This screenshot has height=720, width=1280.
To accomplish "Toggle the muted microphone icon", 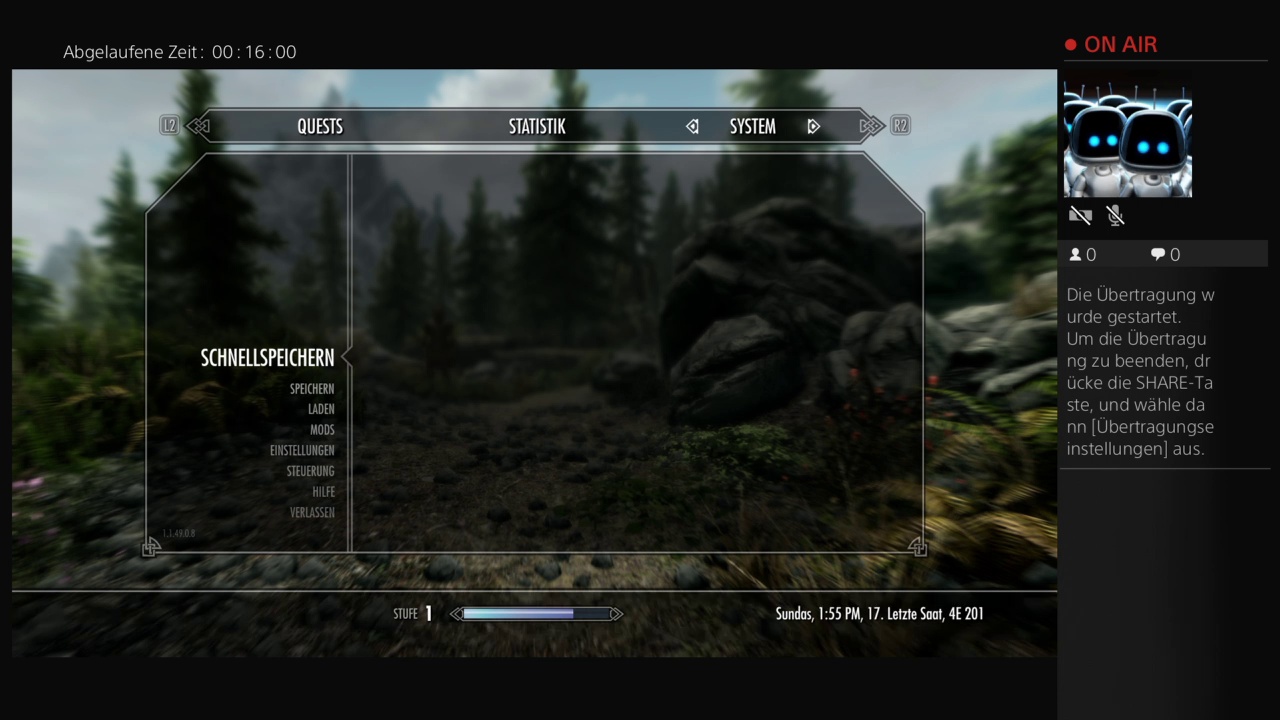I will point(1116,215).
